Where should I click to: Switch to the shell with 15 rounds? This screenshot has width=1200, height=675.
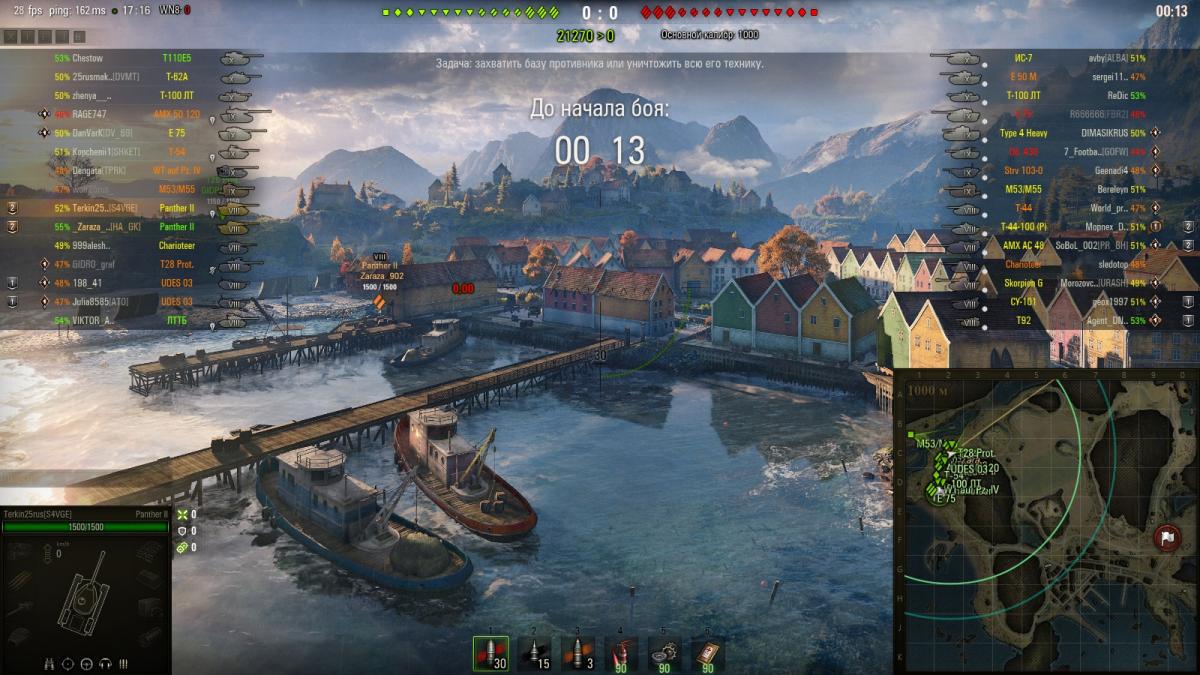coord(534,653)
